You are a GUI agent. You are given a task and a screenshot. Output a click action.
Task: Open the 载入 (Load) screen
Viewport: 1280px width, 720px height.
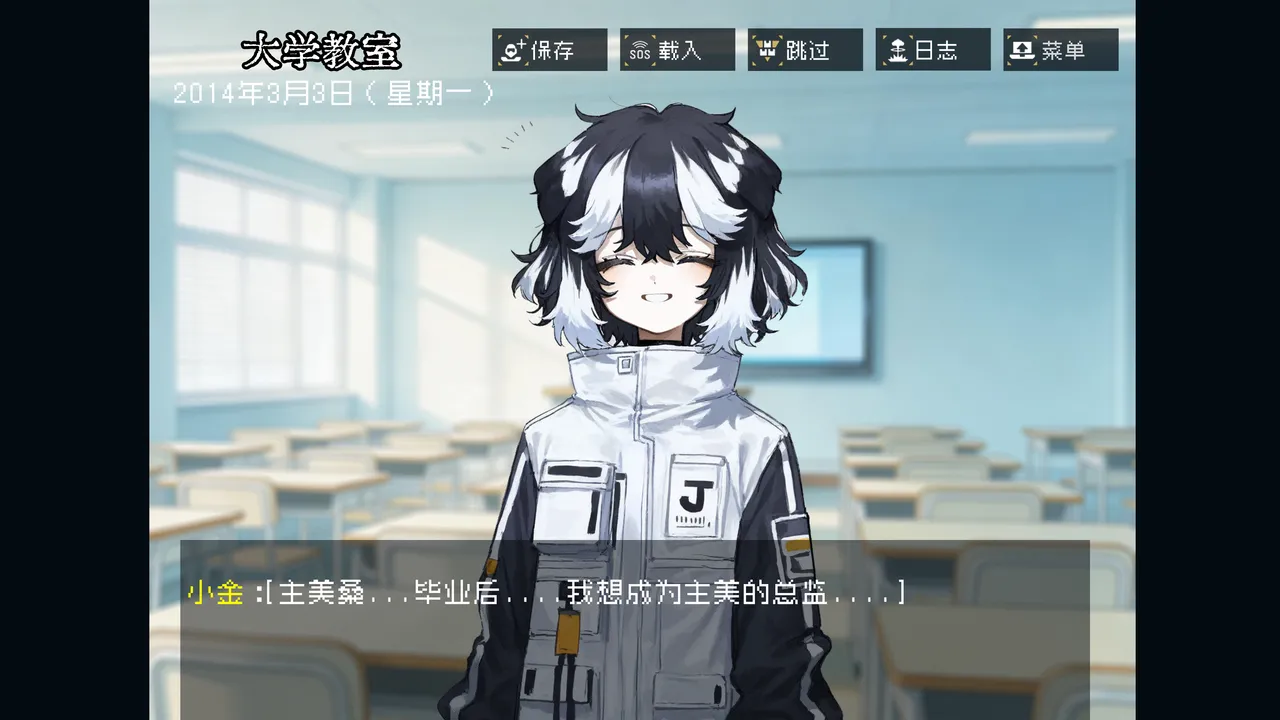(677, 50)
